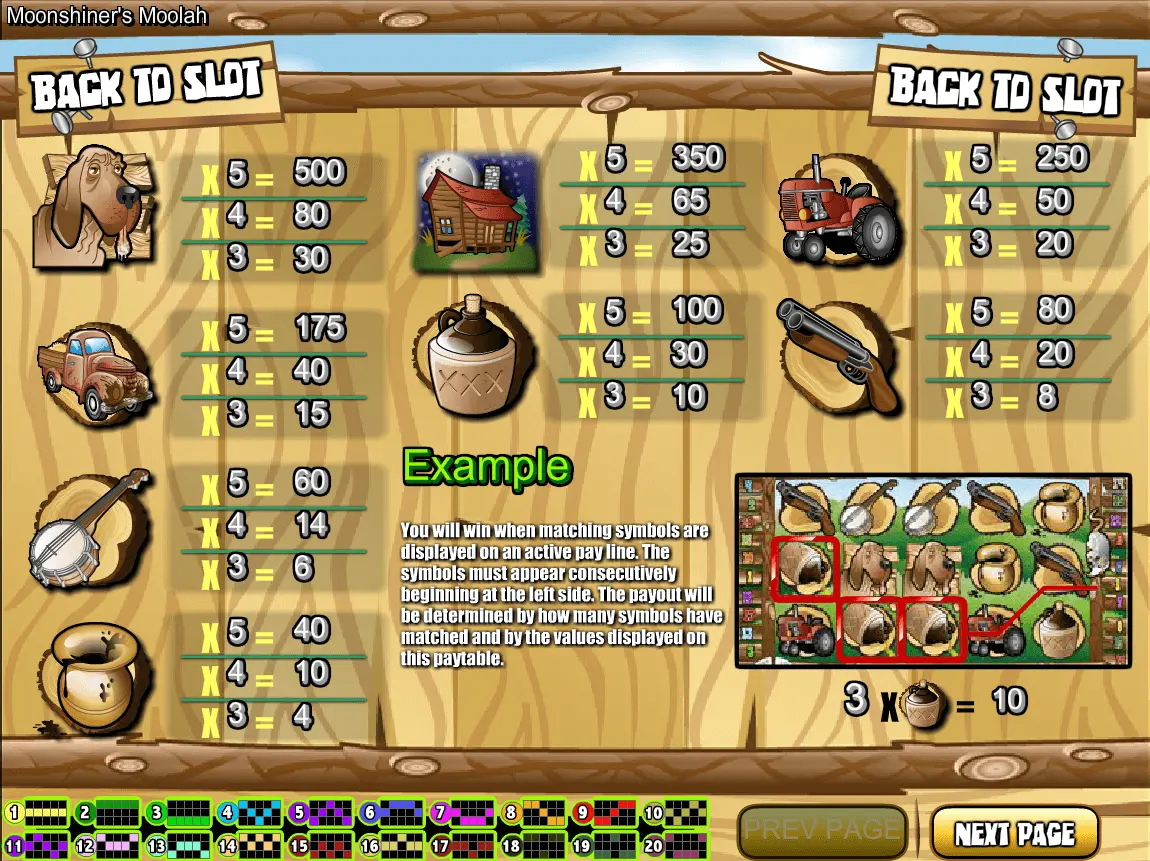Choose payline 3 indicator
The width and height of the screenshot is (1150, 861).
click(178, 812)
